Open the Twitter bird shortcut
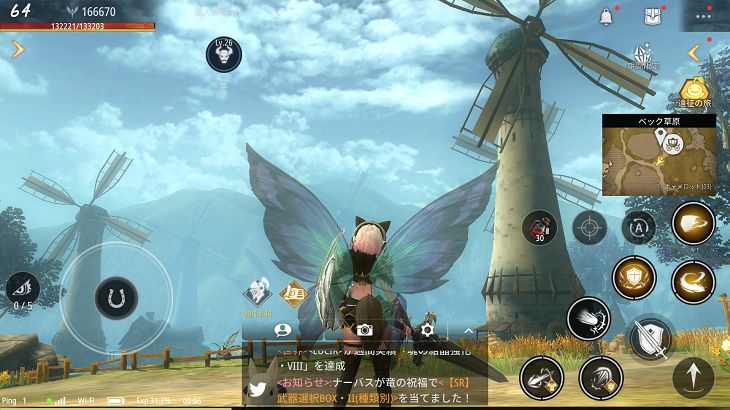The height and width of the screenshot is (410, 730). point(259,389)
